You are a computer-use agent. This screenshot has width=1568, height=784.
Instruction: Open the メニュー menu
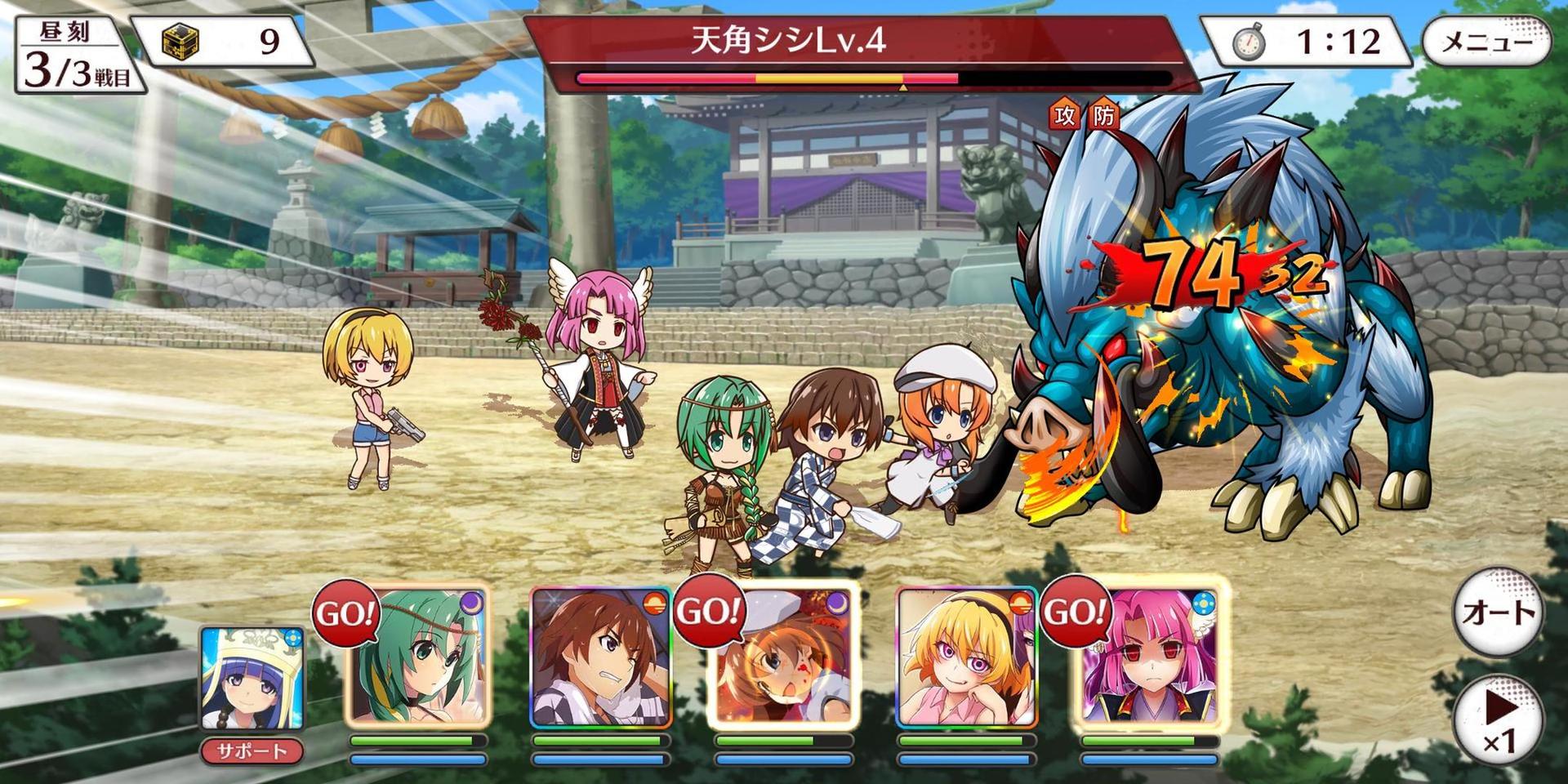(1486, 42)
